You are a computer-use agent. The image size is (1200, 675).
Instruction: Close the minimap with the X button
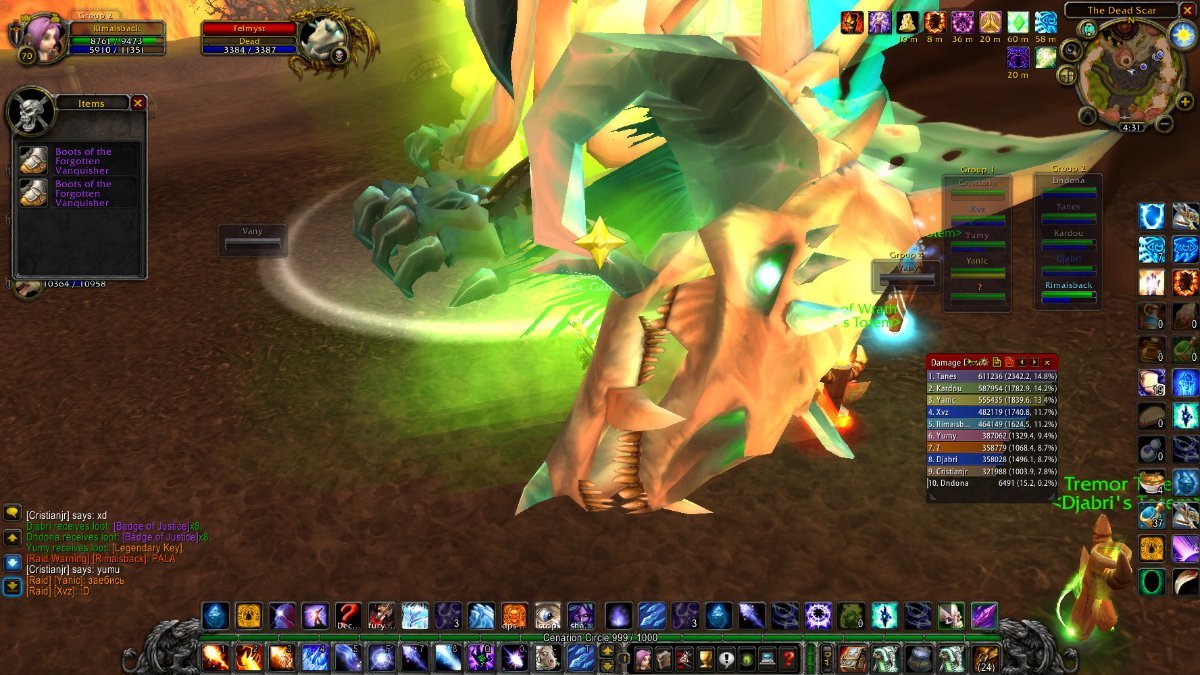1187,10
